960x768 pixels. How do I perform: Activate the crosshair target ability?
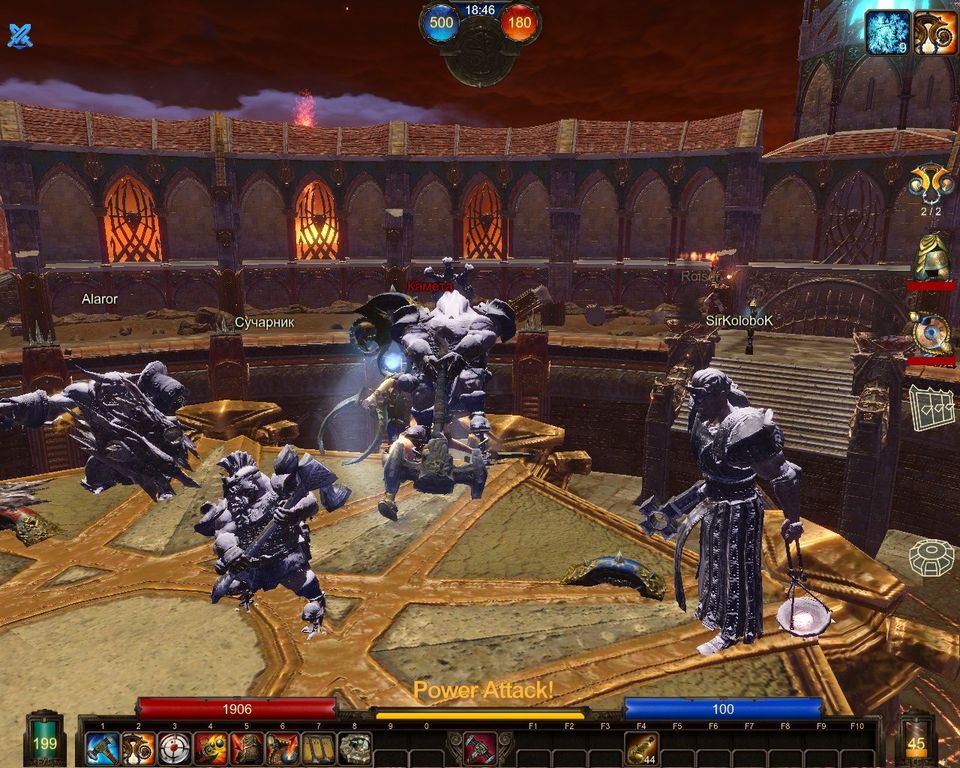point(175,748)
